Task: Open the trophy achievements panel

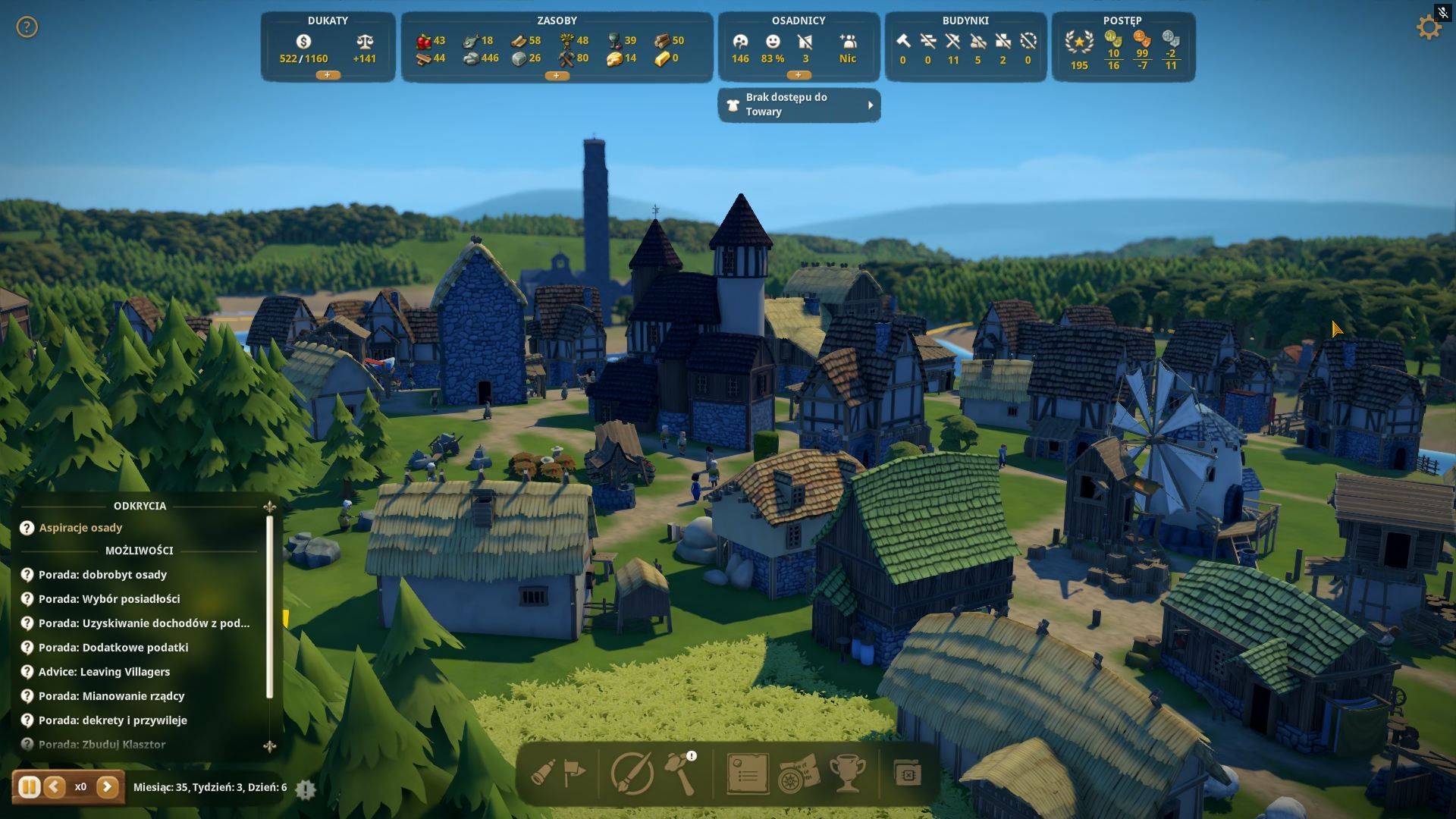Action: point(846,773)
